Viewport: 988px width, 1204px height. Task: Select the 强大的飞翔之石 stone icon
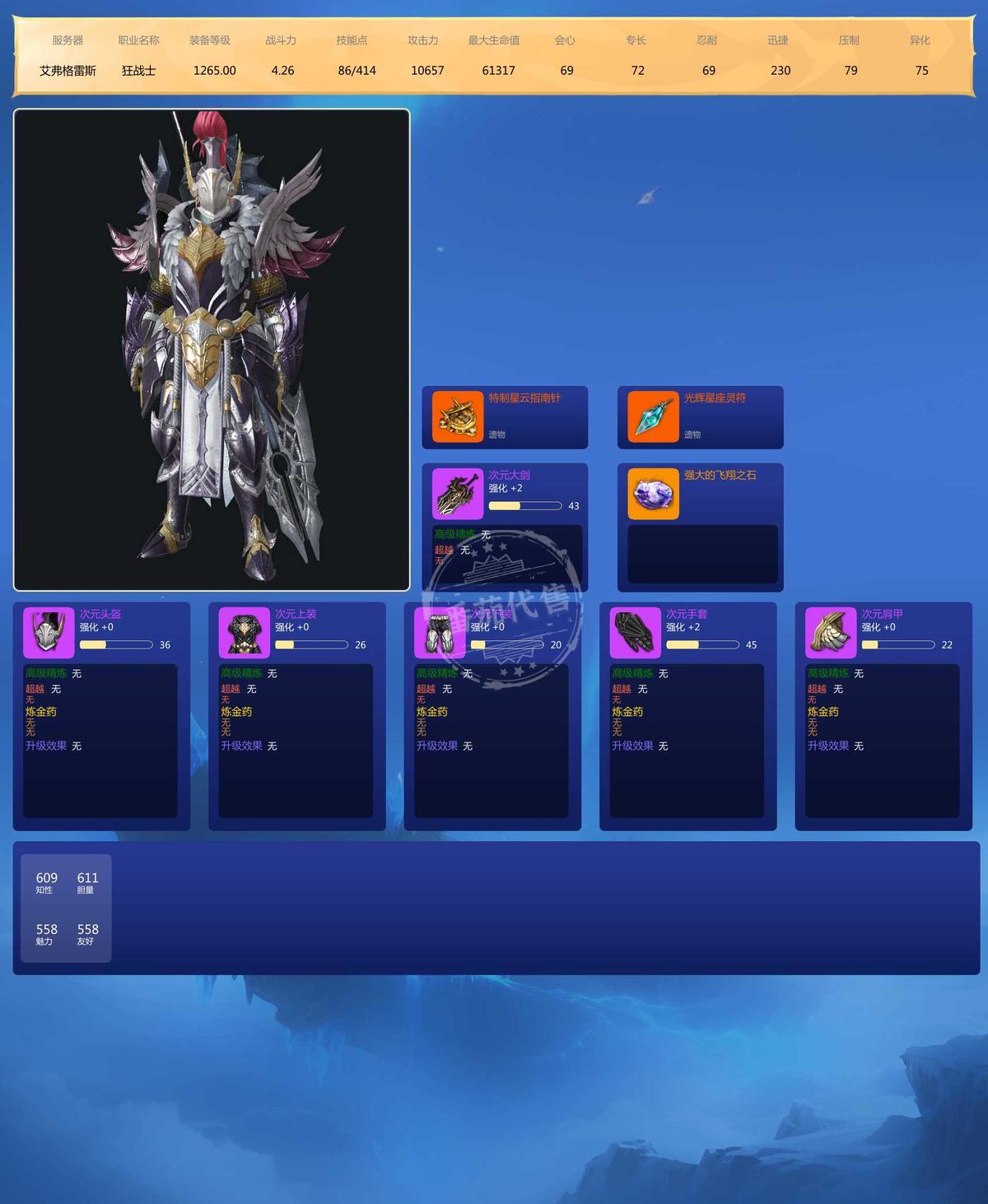(x=653, y=494)
